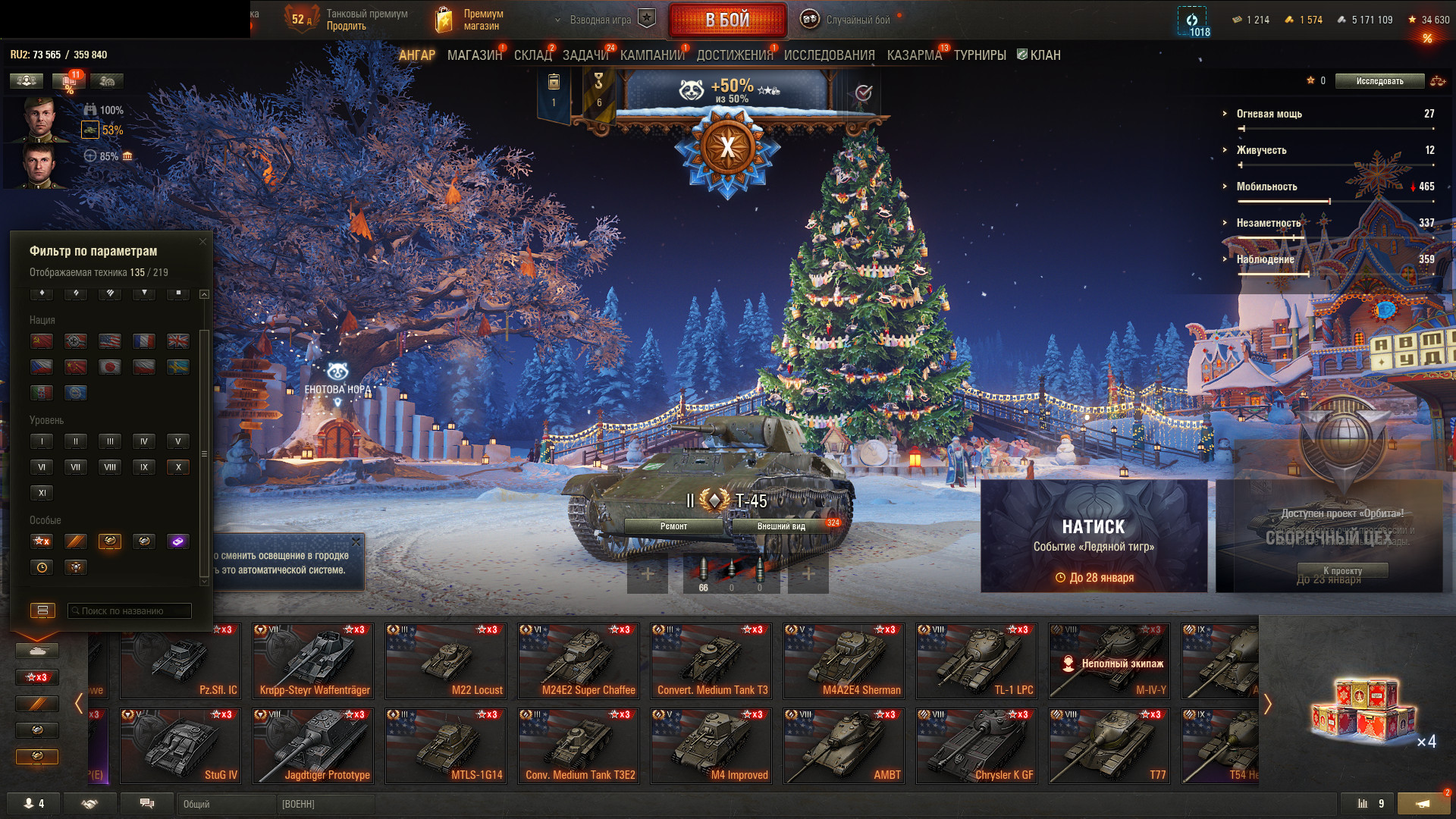Choose the M4A2E4 Sherman in carousel

844,661
